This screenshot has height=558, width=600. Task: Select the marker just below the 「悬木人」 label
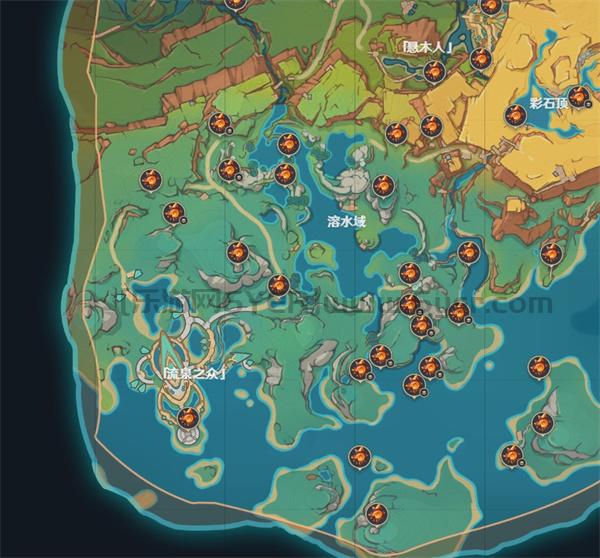[x=434, y=71]
